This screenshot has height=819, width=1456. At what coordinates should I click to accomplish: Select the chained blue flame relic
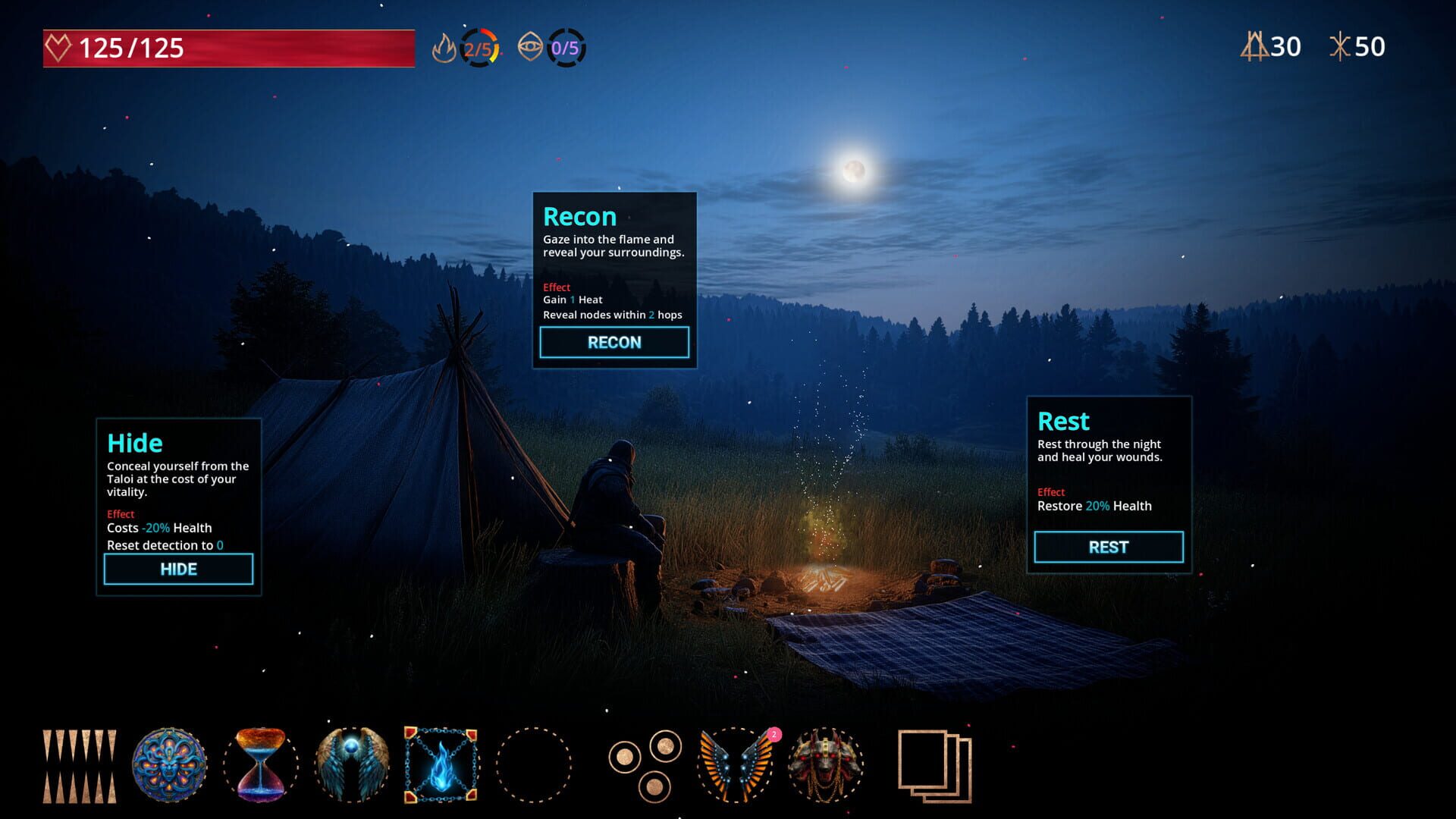tap(441, 765)
